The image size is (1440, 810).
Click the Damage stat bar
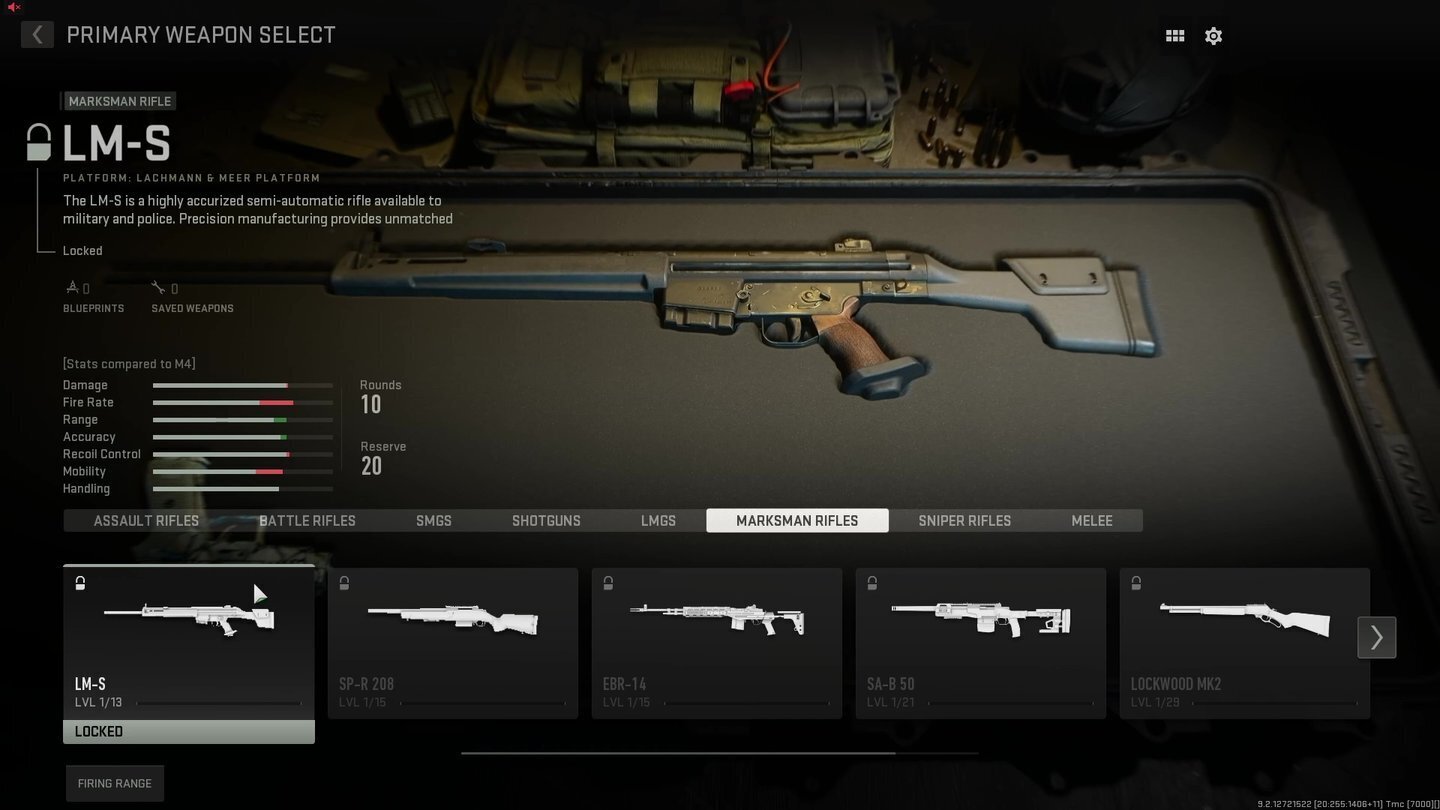[x=242, y=385]
